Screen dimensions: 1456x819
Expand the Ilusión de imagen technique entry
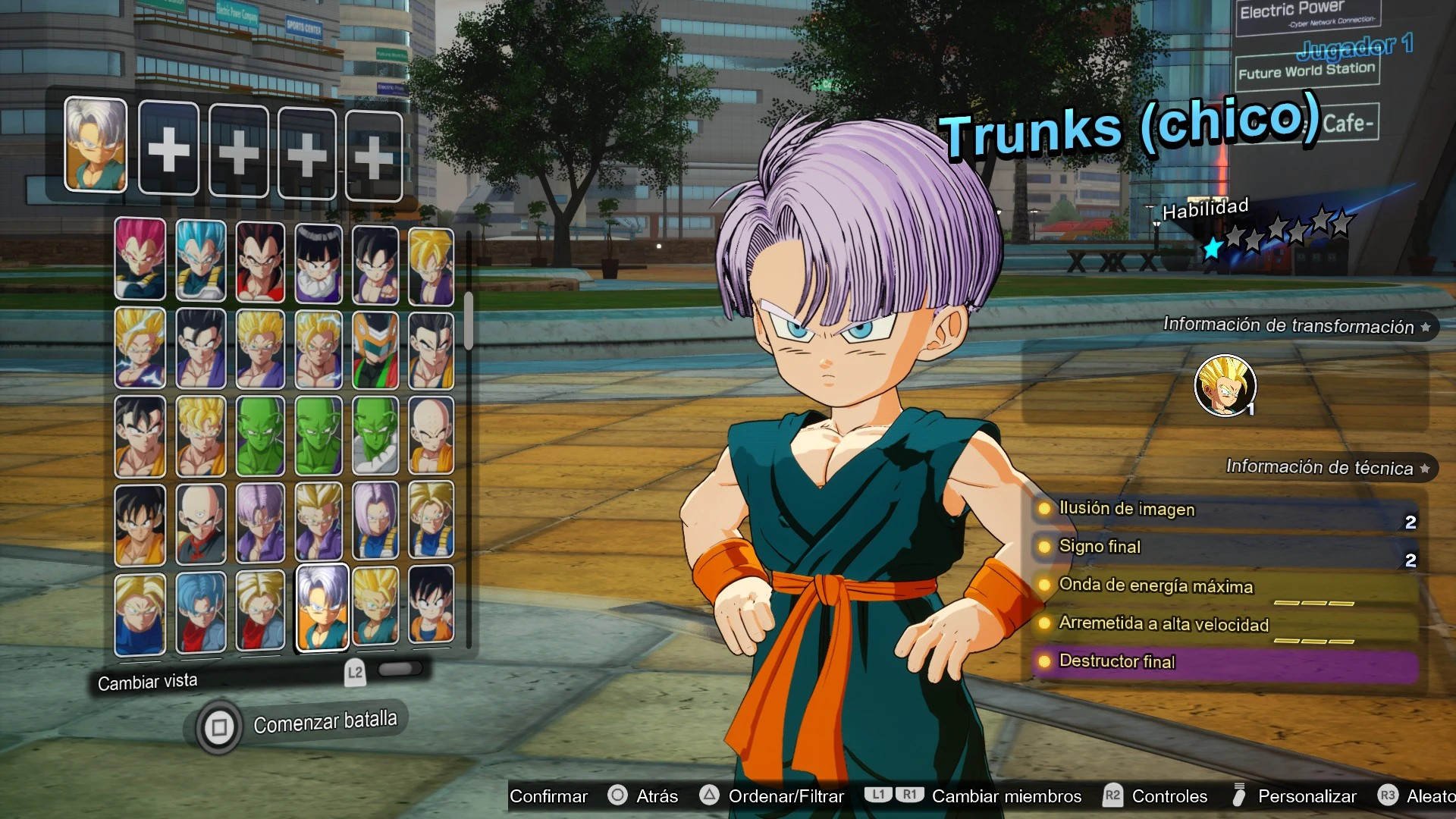(1046, 509)
